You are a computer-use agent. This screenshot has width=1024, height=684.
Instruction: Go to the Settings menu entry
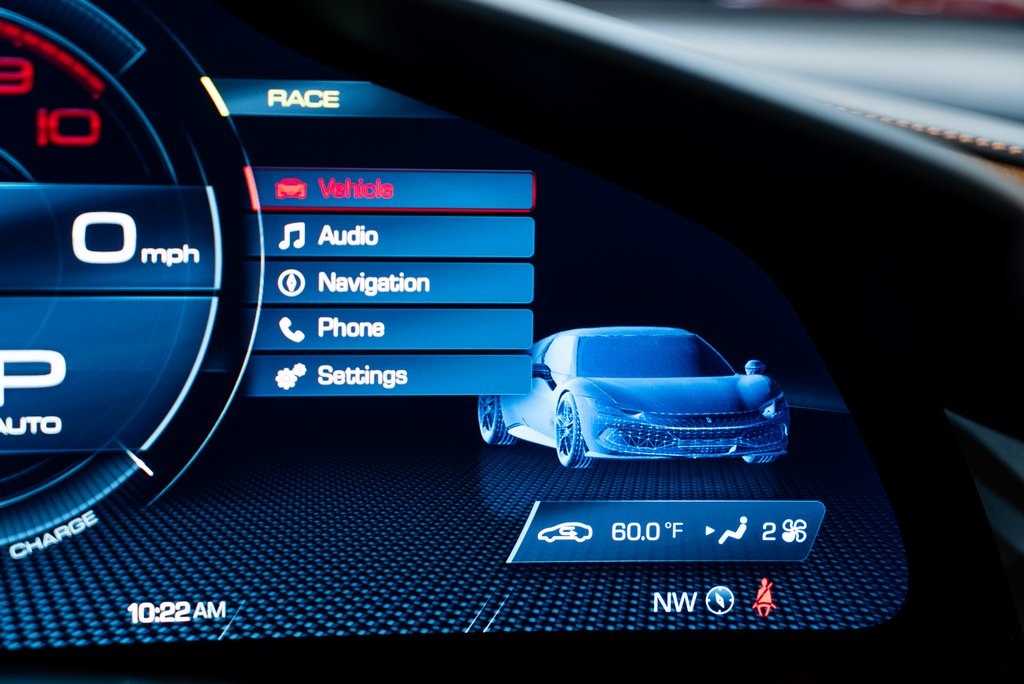coord(390,375)
